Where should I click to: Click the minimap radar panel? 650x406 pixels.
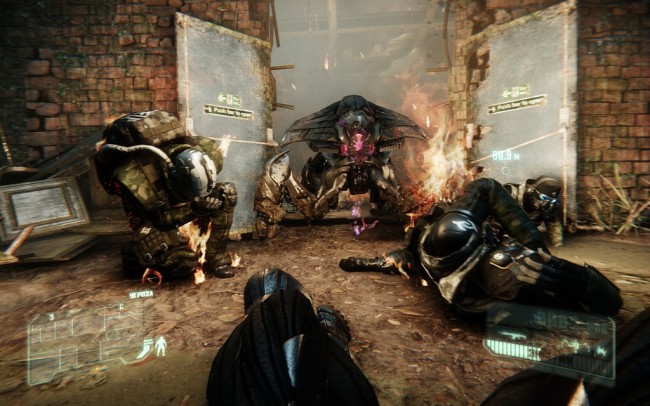coord(78,336)
